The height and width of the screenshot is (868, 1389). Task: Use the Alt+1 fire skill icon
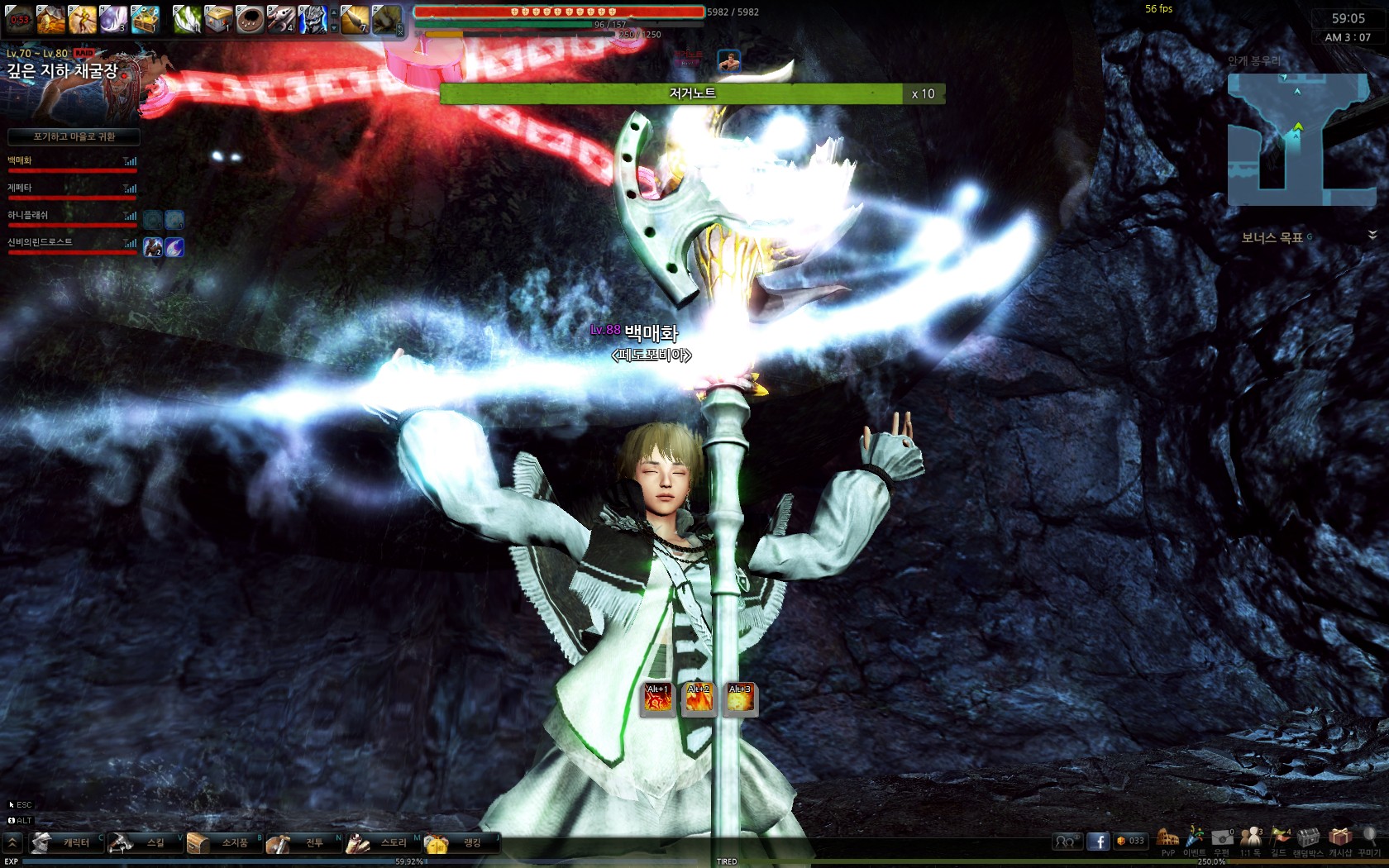658,699
